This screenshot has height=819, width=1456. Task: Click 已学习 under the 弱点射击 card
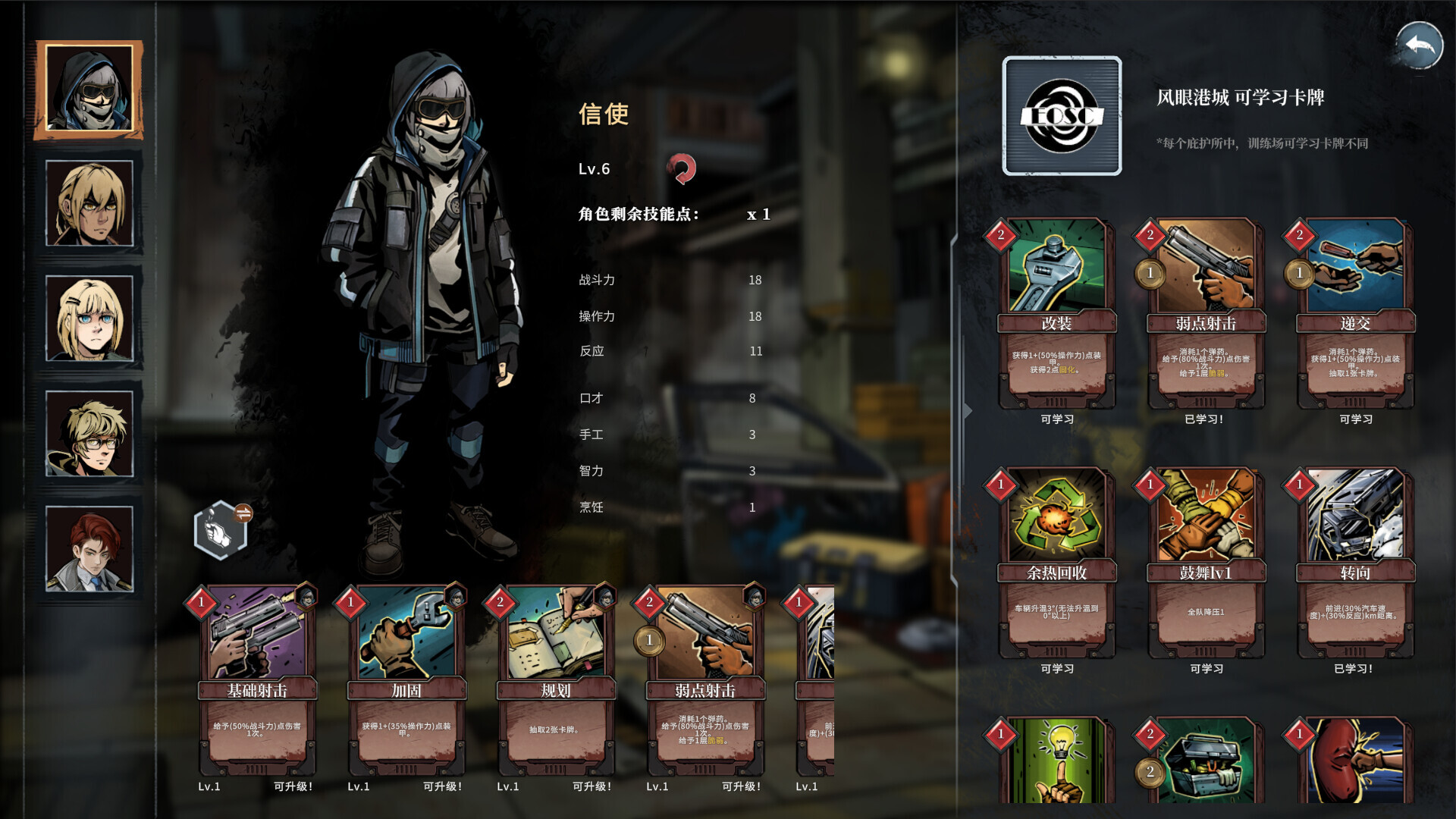pyautogui.click(x=1205, y=418)
